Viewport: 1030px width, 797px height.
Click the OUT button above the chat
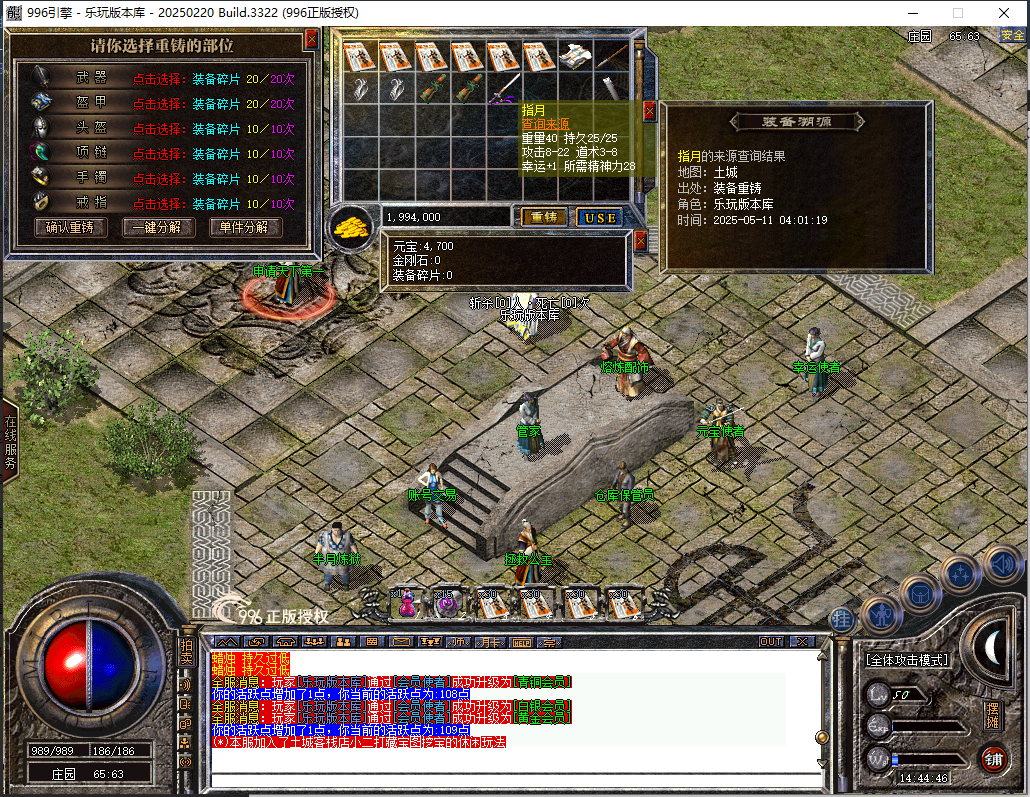click(x=771, y=641)
